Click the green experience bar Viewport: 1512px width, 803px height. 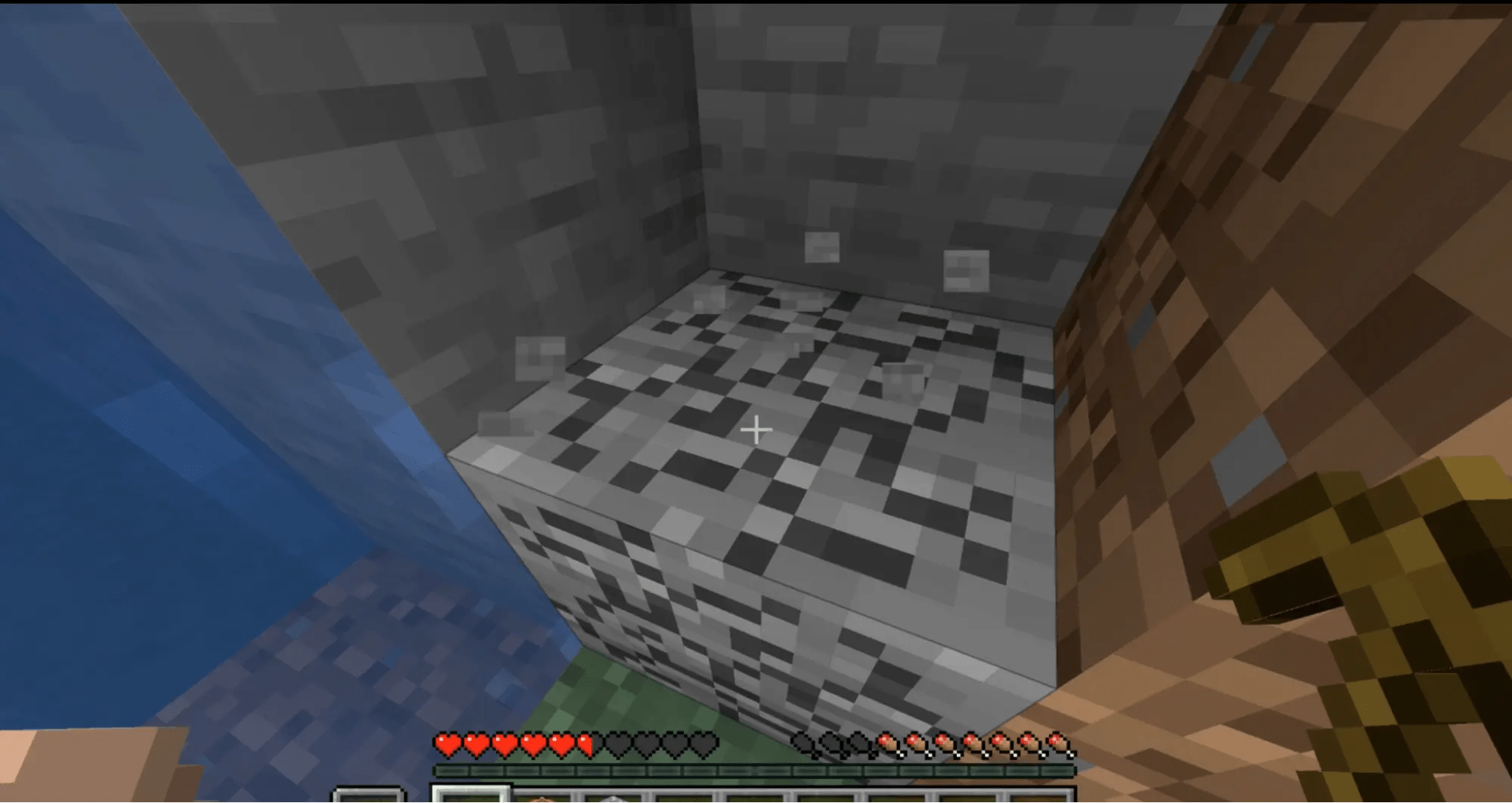click(756, 770)
